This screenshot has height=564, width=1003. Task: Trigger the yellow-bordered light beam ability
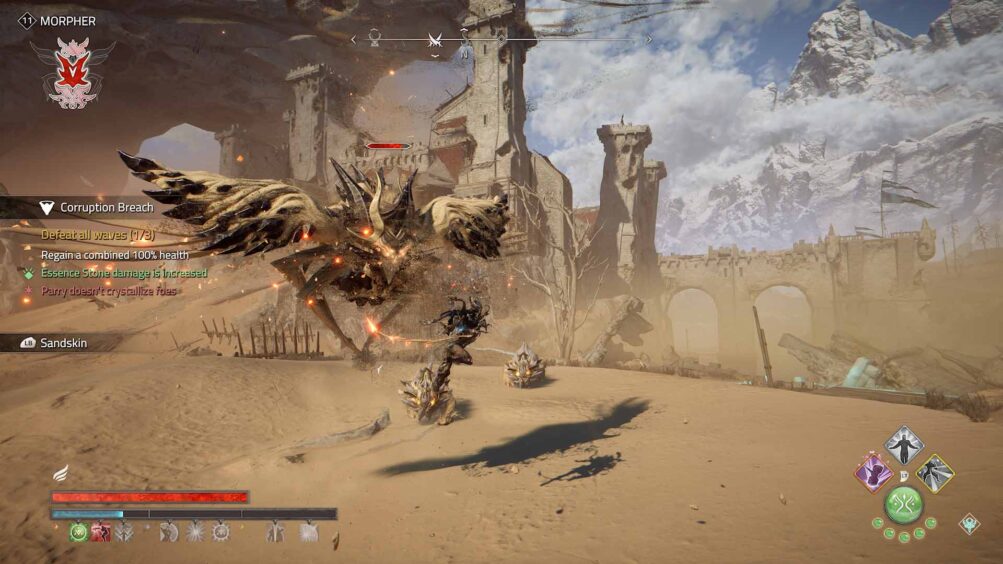935,473
